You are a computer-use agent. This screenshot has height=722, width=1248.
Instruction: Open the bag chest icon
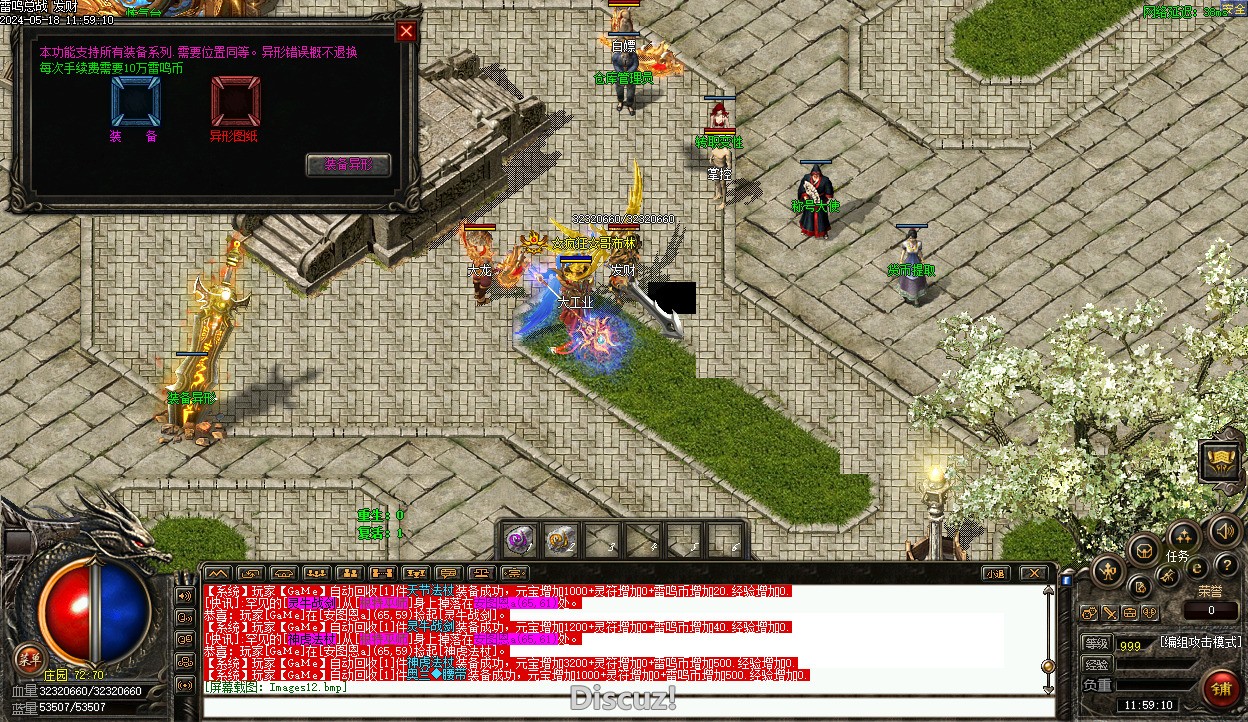click(1144, 549)
